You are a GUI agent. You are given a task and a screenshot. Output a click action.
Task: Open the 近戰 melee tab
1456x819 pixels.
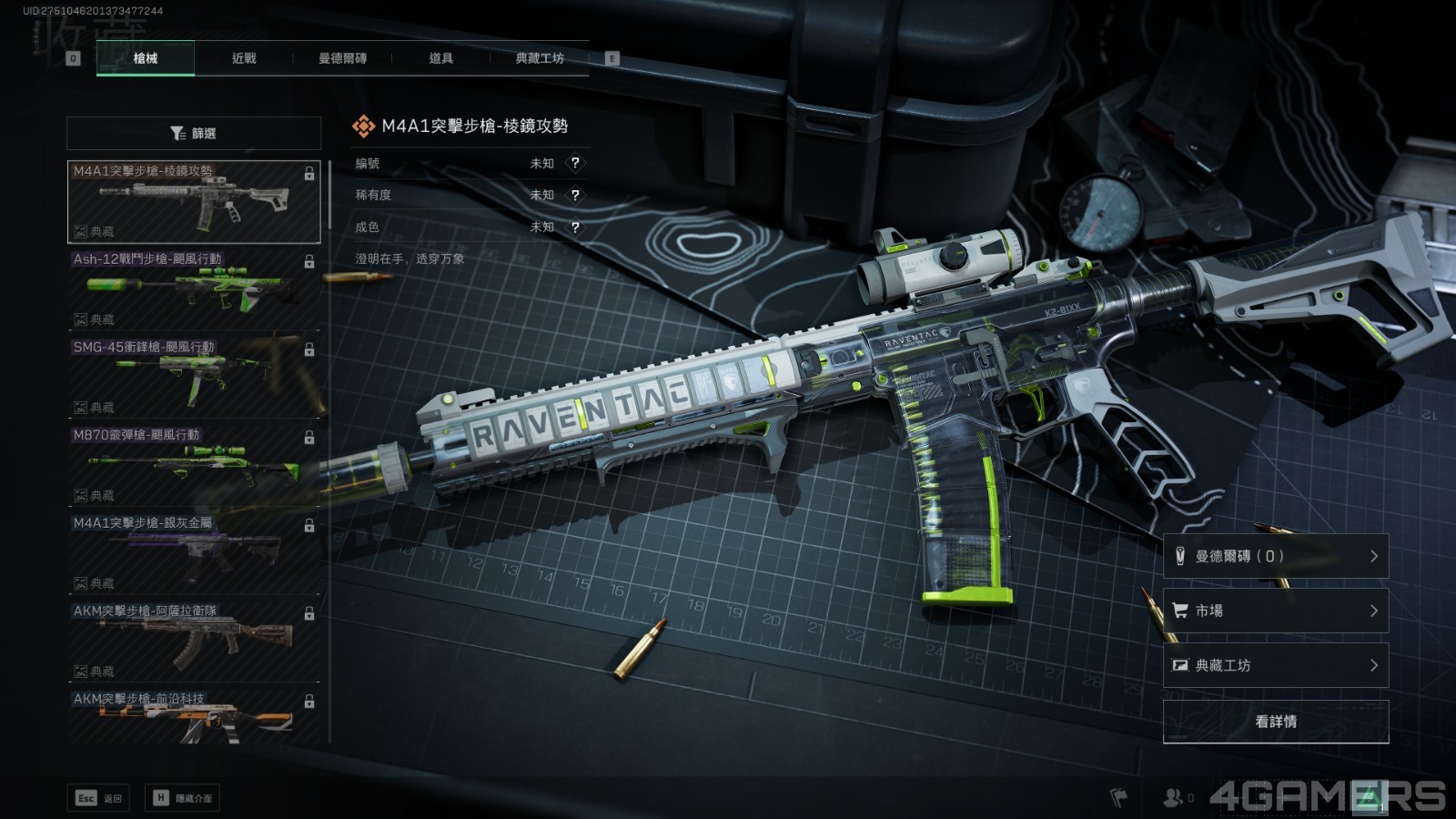pyautogui.click(x=244, y=58)
